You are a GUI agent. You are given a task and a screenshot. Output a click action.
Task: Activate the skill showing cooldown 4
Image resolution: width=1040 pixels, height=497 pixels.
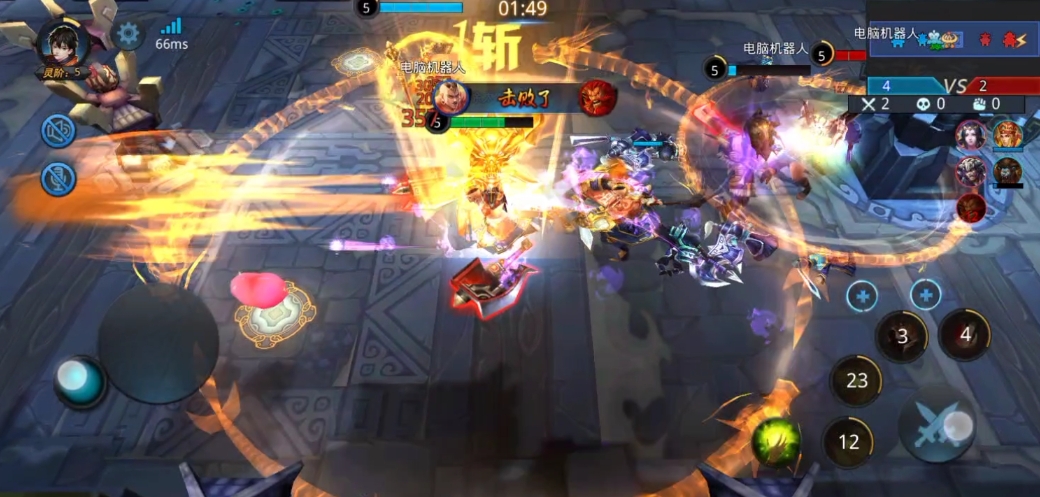[965, 335]
